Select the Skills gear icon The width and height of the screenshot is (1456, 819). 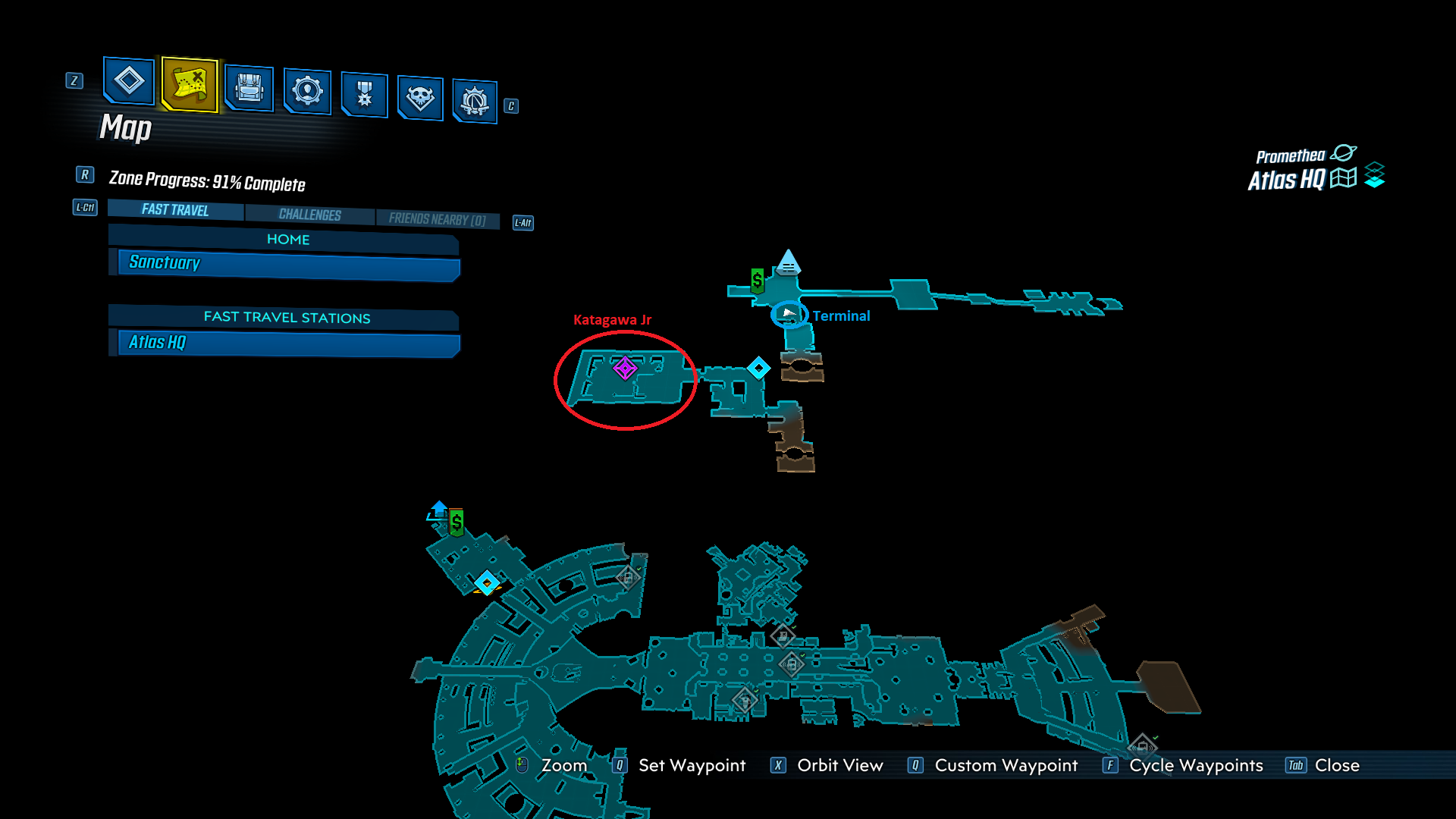(x=307, y=92)
